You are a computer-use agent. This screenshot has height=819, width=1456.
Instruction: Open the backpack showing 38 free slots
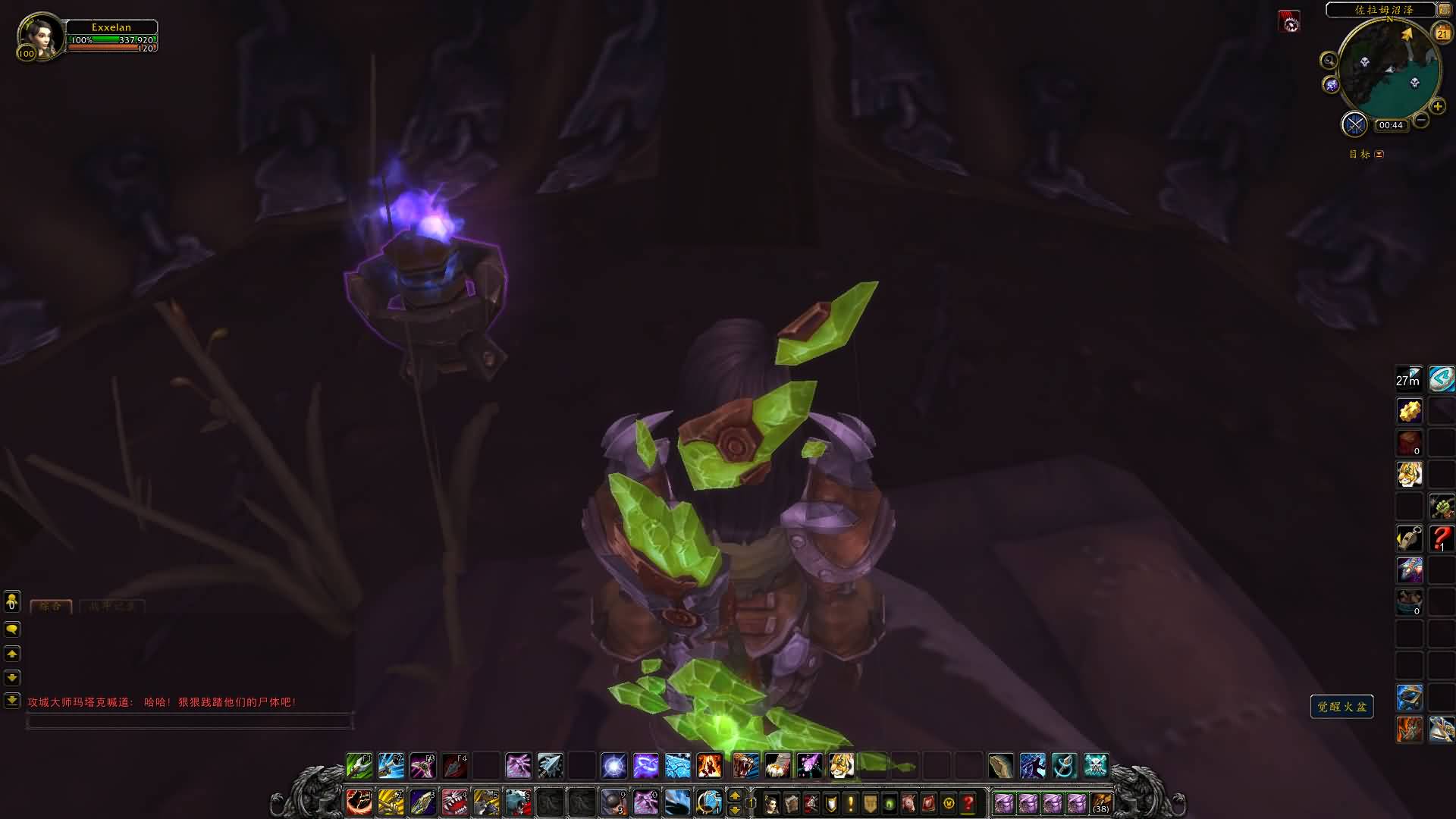(x=1100, y=802)
